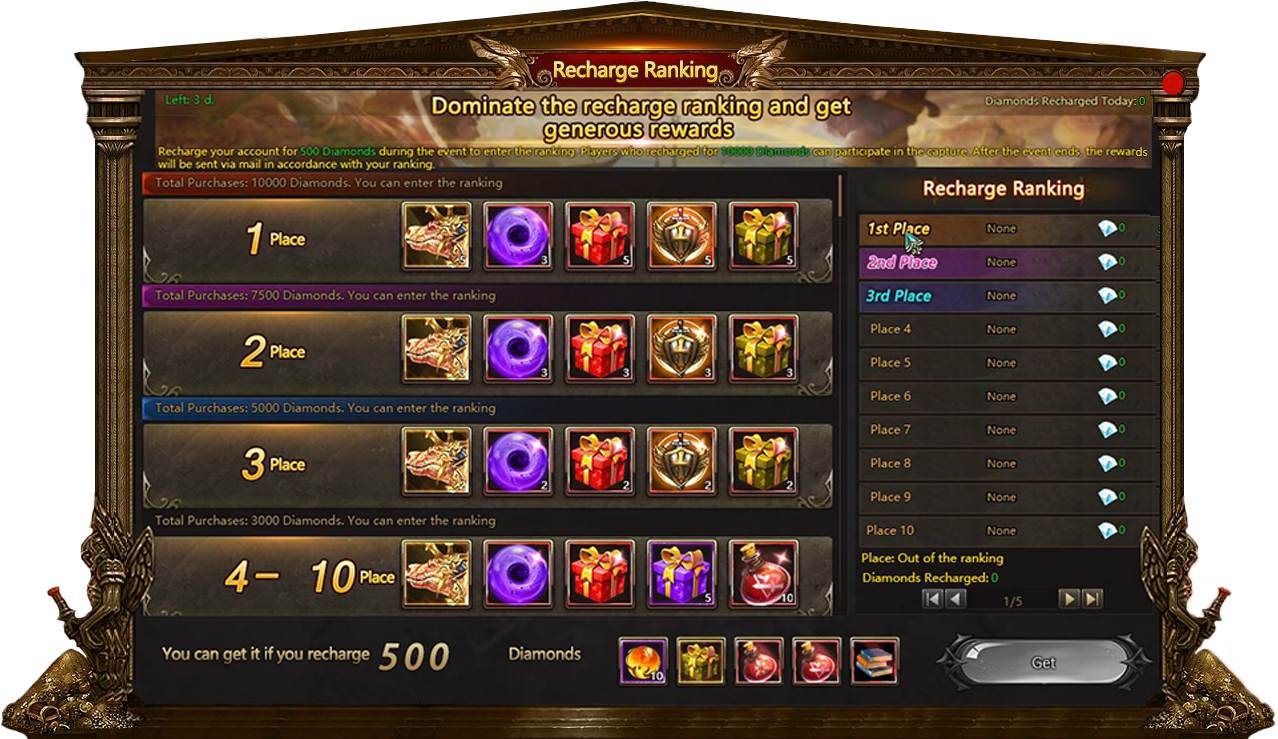View the fire orb in the 500 Diamonds rewards

pyautogui.click(x=643, y=661)
